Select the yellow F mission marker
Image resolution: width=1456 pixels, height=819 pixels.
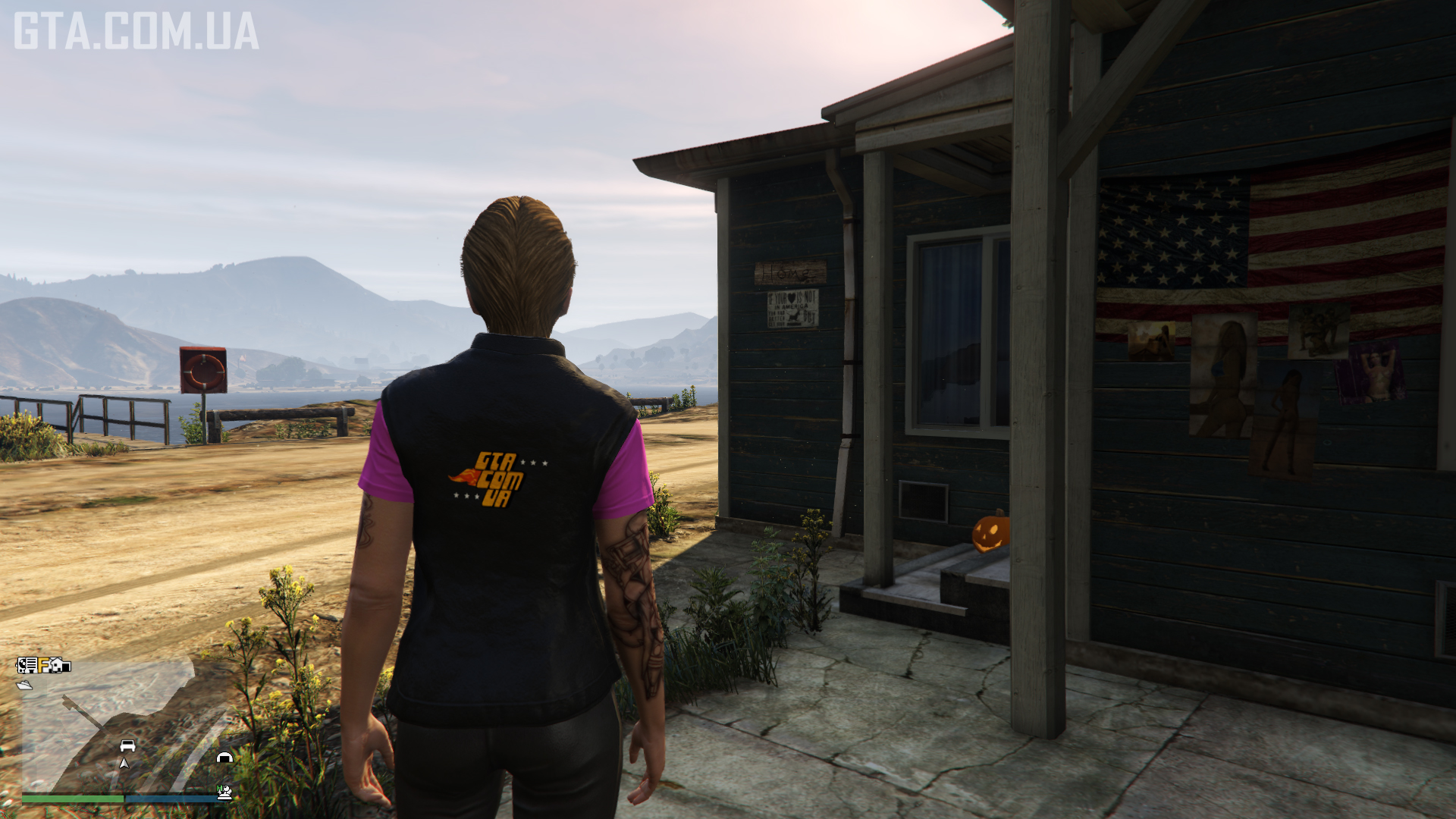(45, 666)
